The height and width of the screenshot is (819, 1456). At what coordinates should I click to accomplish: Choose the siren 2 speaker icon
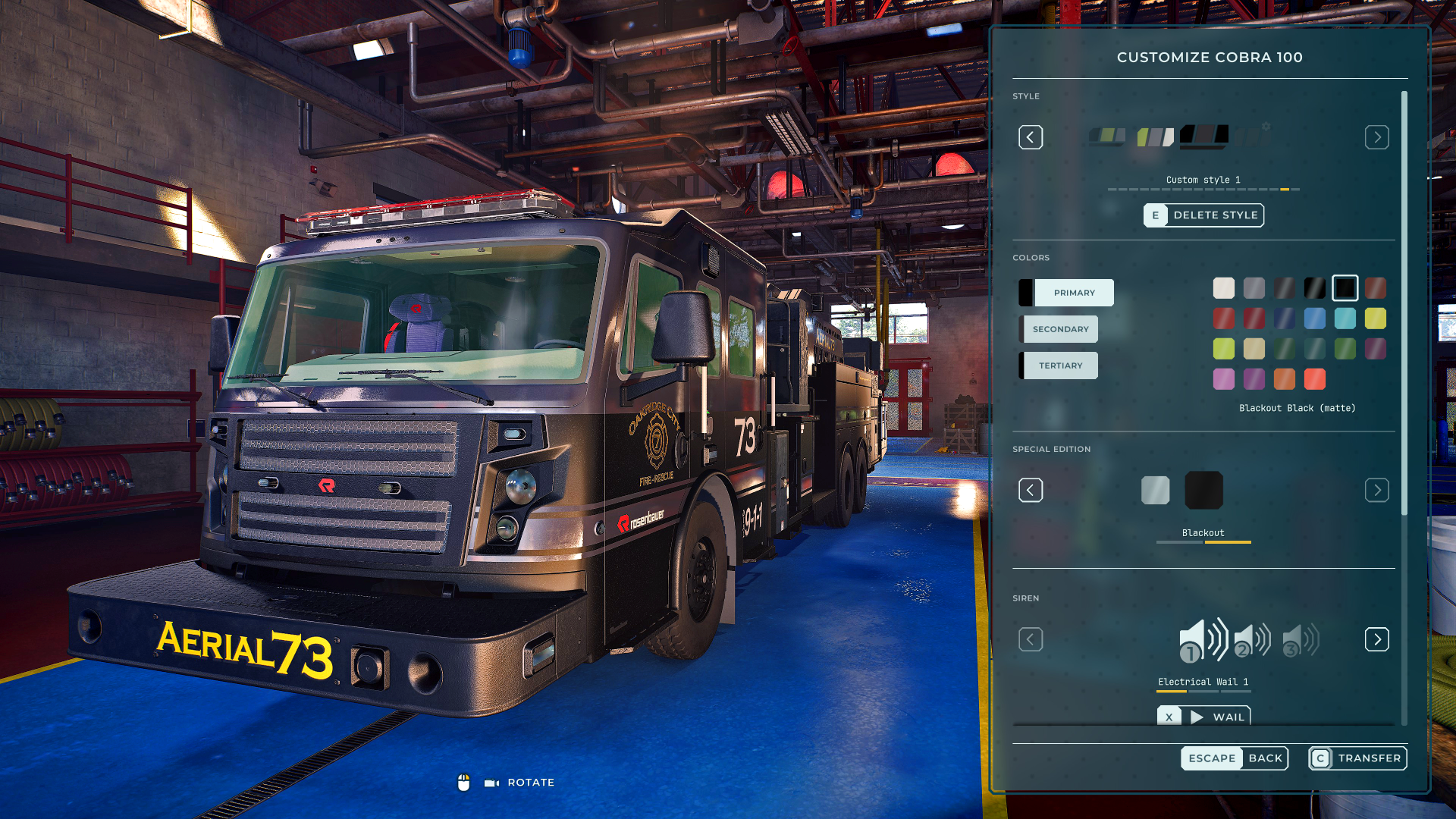coord(1252,641)
